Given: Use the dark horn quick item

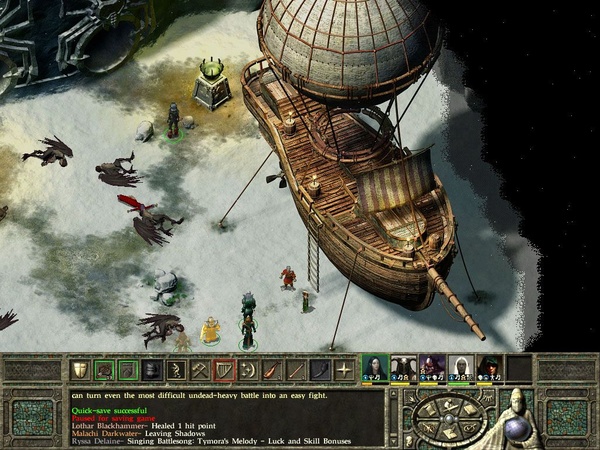Looking at the screenshot, I should tap(319, 370).
